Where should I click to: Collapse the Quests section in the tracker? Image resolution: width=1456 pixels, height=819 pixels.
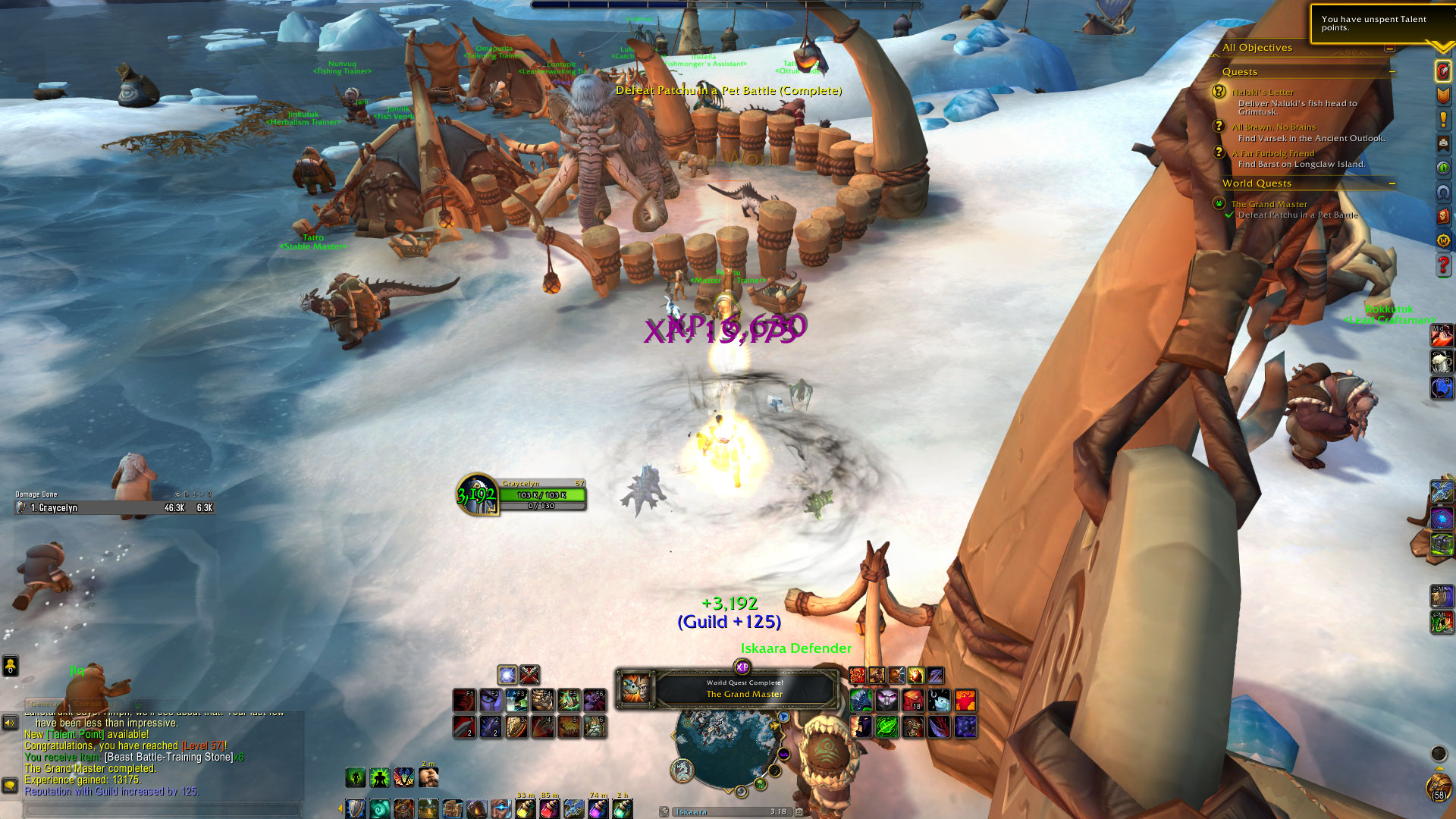coord(1392,72)
